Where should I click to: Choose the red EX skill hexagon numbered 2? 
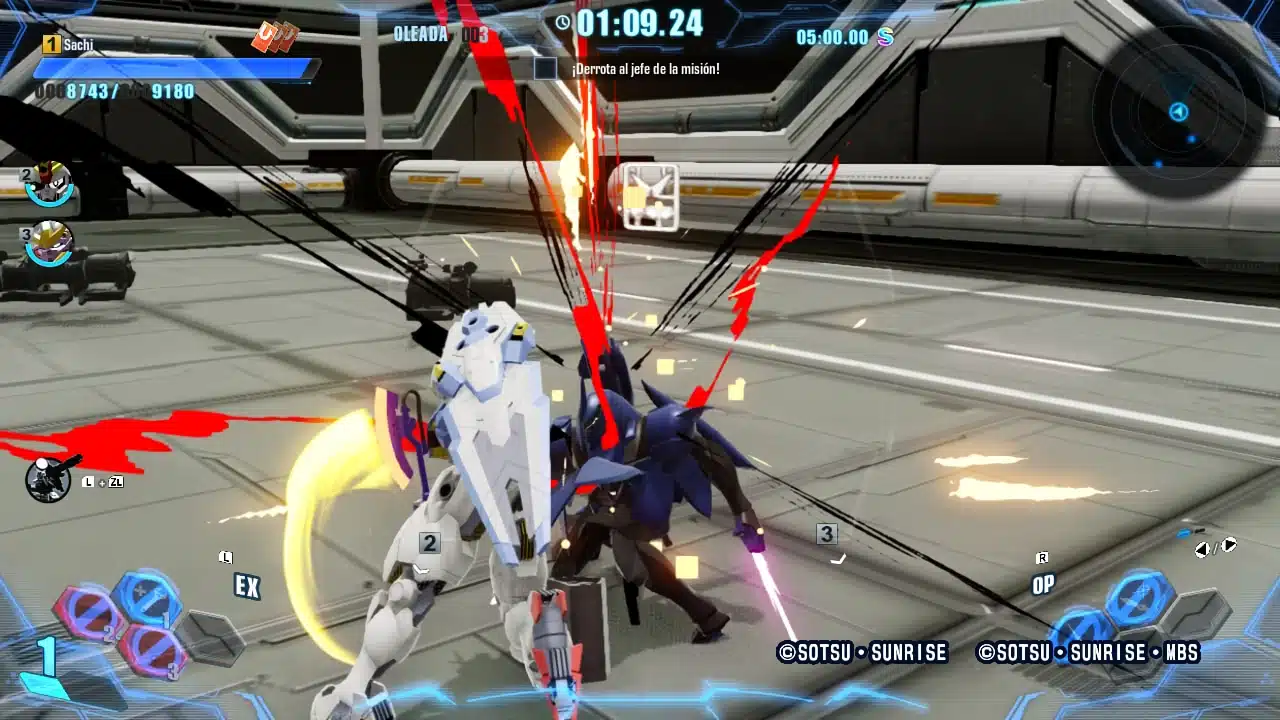(87, 615)
